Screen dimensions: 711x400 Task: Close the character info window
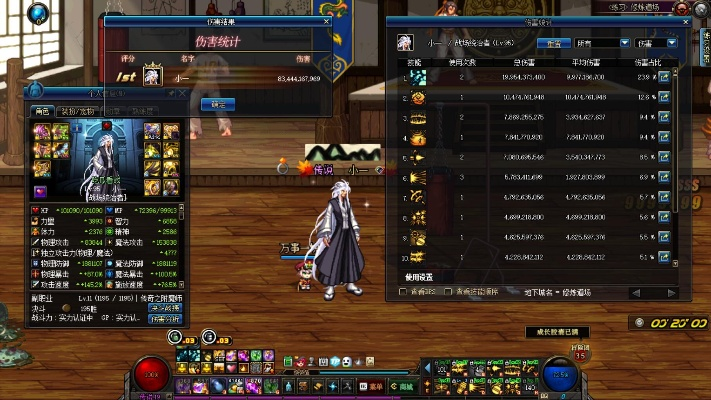pos(181,93)
